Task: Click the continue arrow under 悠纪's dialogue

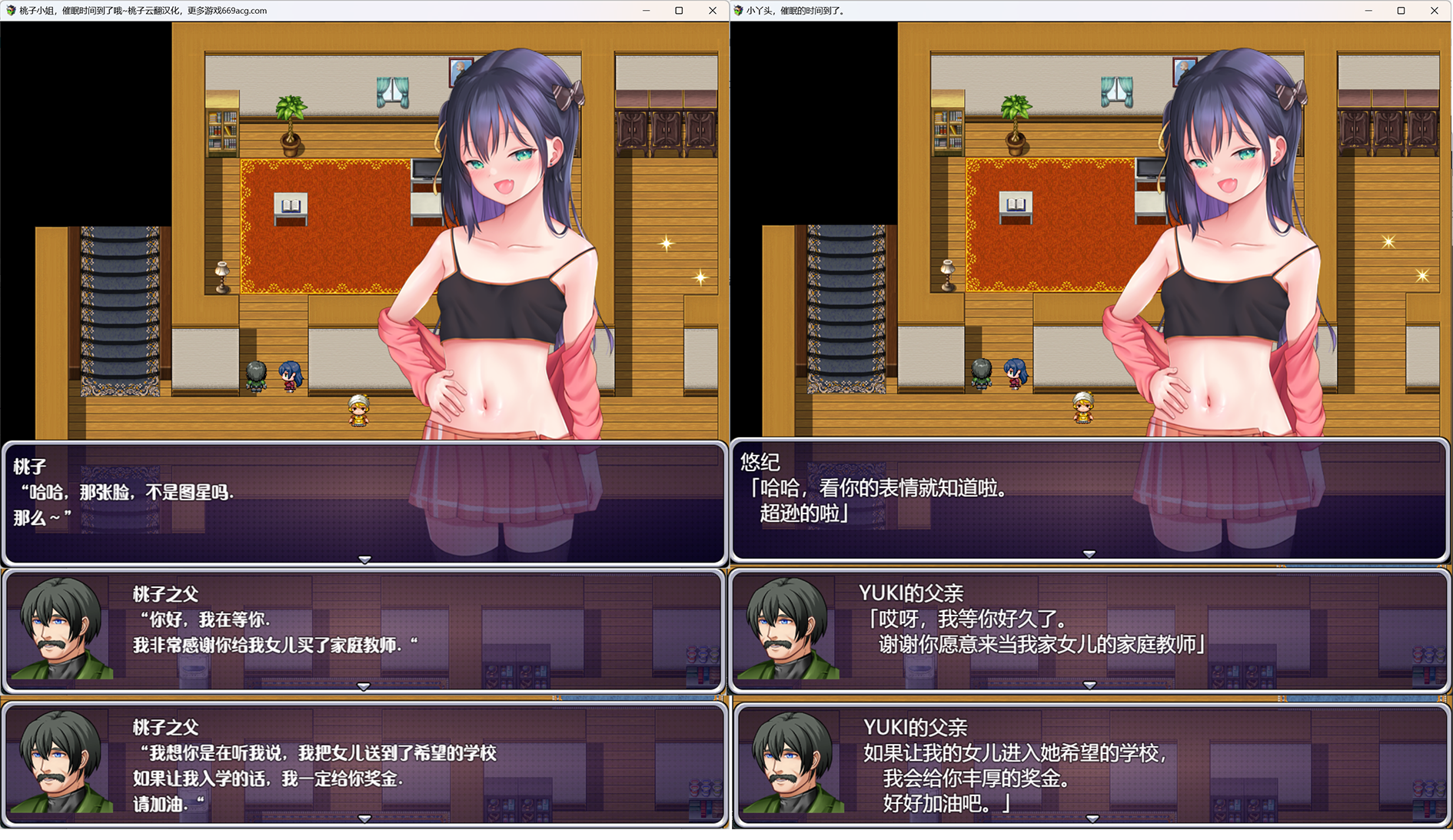Action: coord(1089,553)
